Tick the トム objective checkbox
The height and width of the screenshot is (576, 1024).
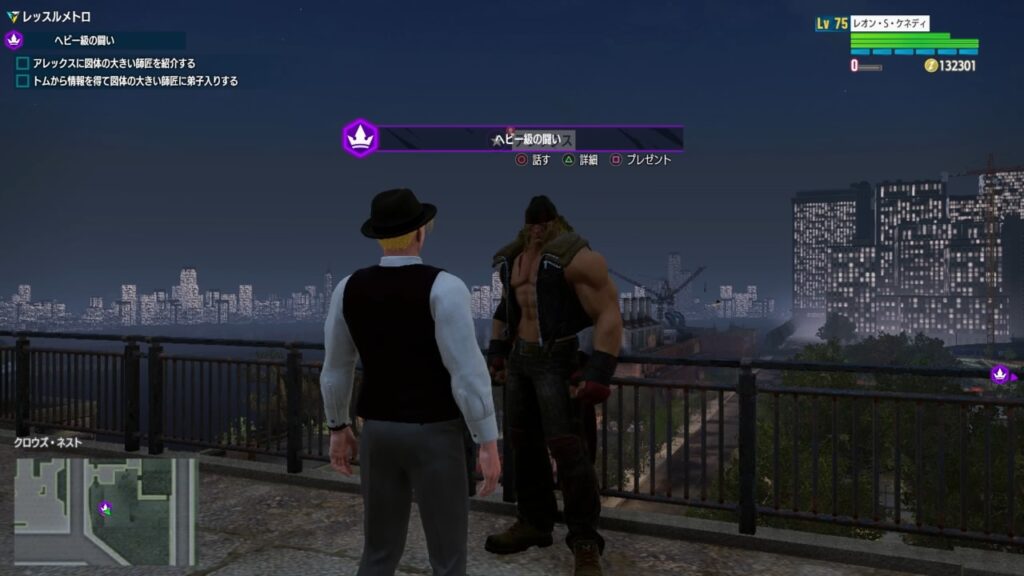(x=23, y=81)
